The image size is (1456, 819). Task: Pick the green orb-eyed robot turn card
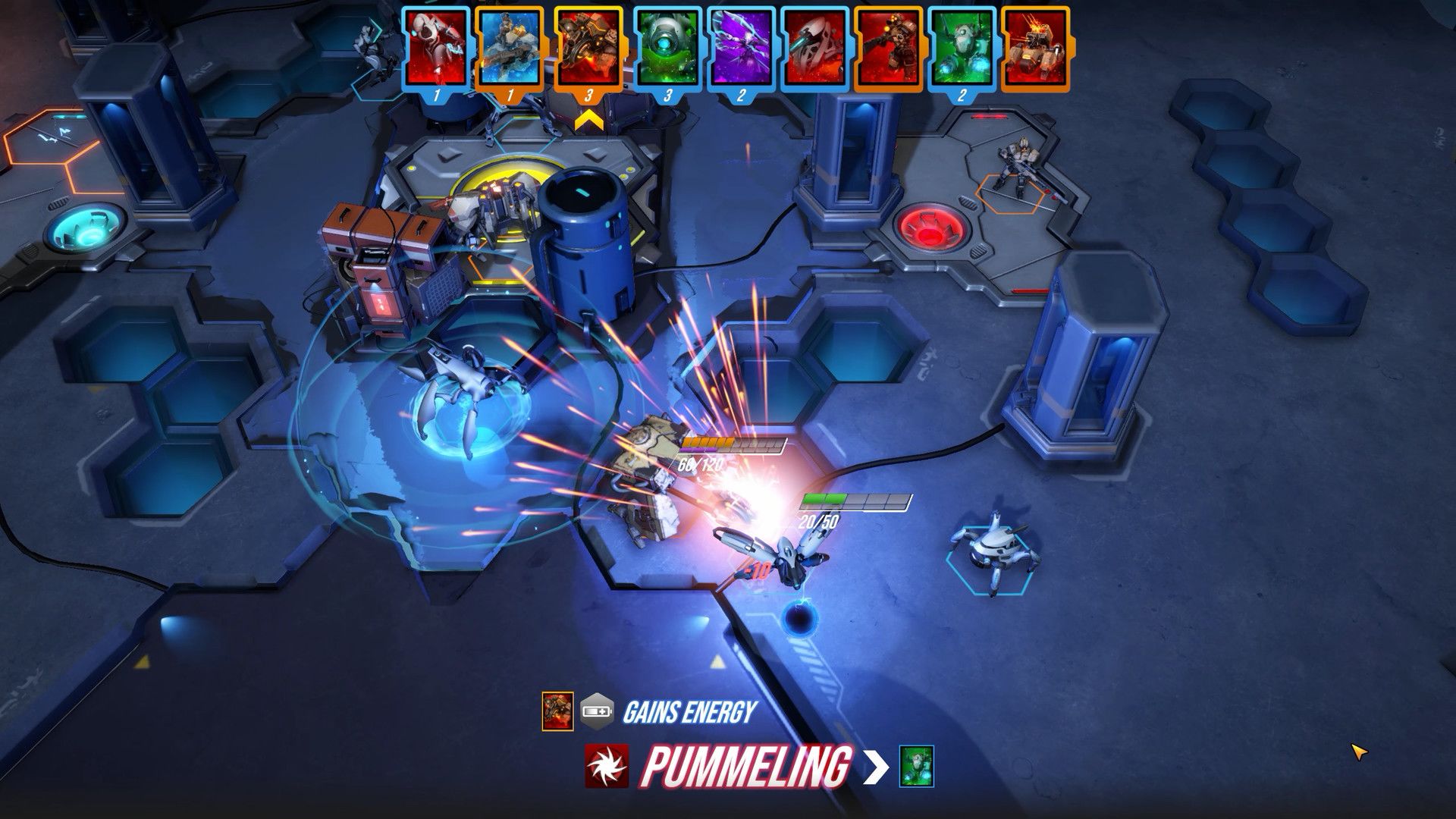(x=667, y=47)
